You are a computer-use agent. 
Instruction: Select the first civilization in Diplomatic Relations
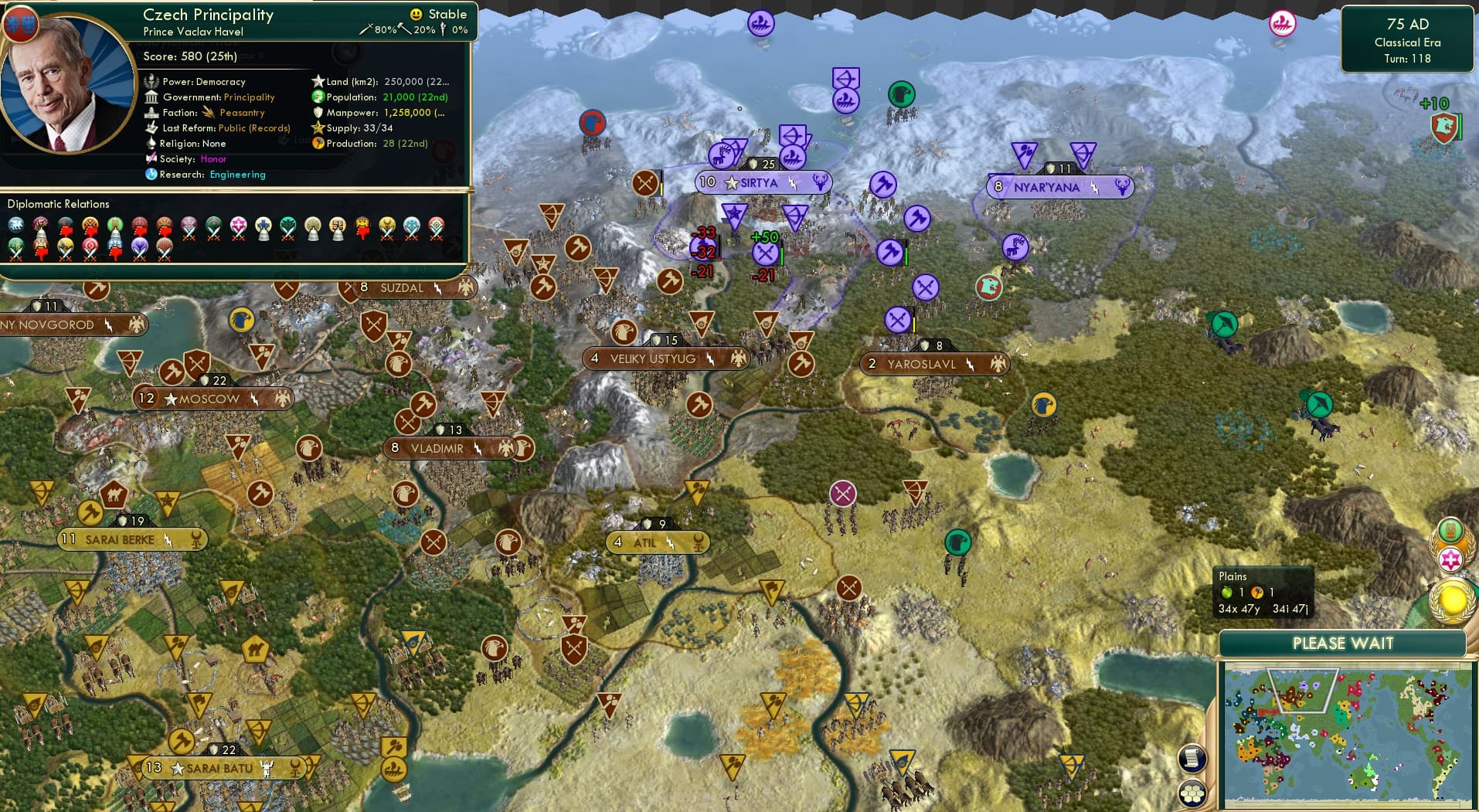pyautogui.click(x=15, y=223)
